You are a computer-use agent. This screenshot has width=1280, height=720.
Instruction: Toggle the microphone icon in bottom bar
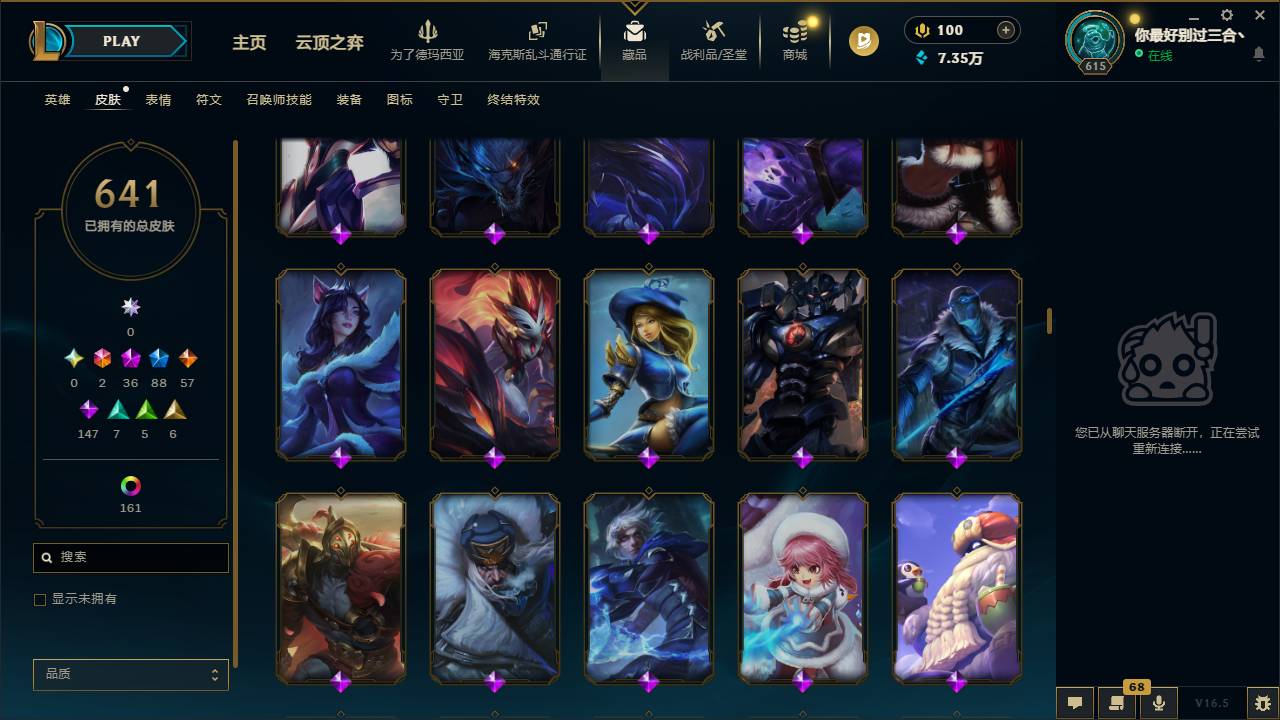1159,703
